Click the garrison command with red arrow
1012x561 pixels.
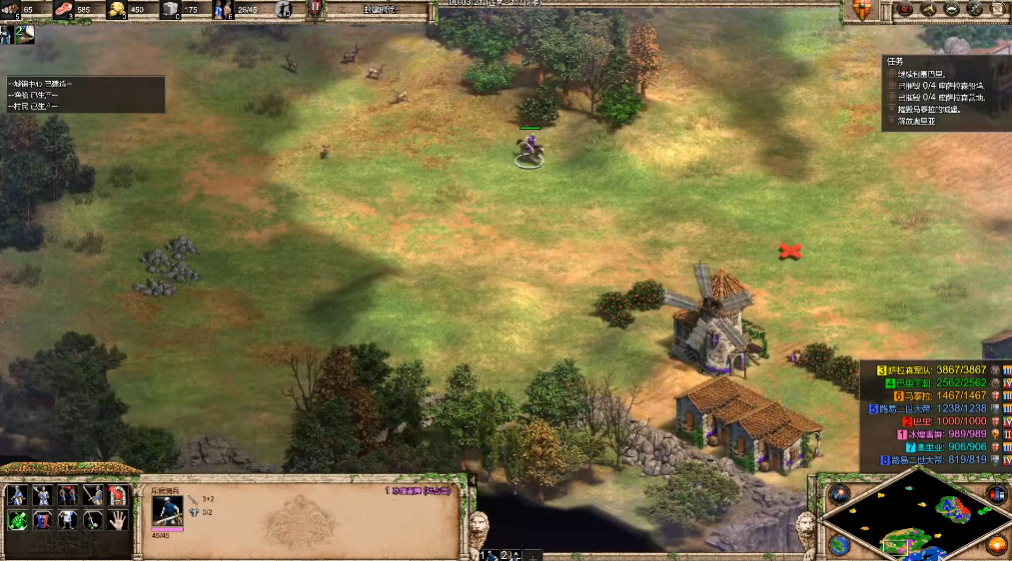click(x=118, y=495)
